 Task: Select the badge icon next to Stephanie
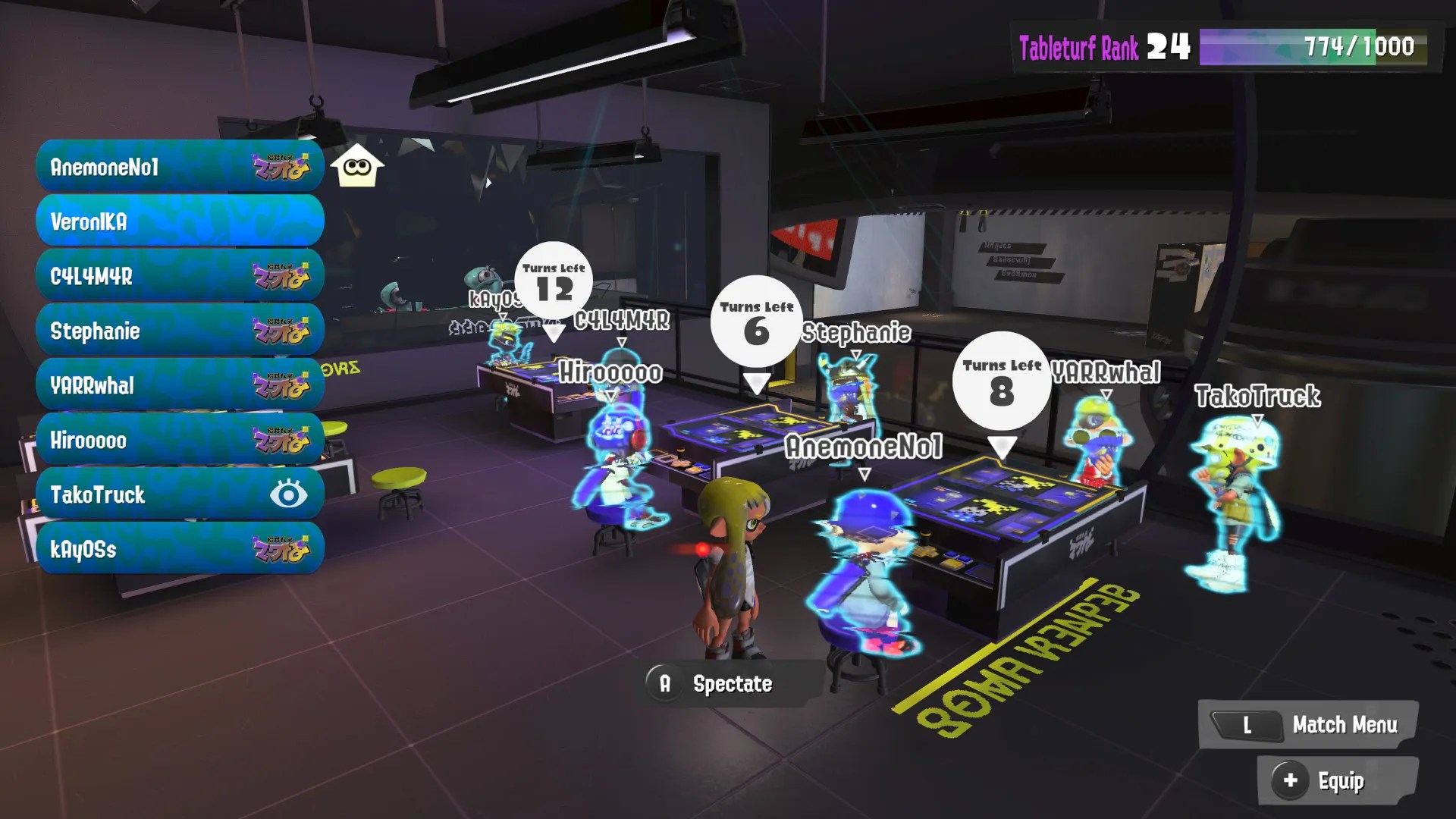tap(281, 330)
